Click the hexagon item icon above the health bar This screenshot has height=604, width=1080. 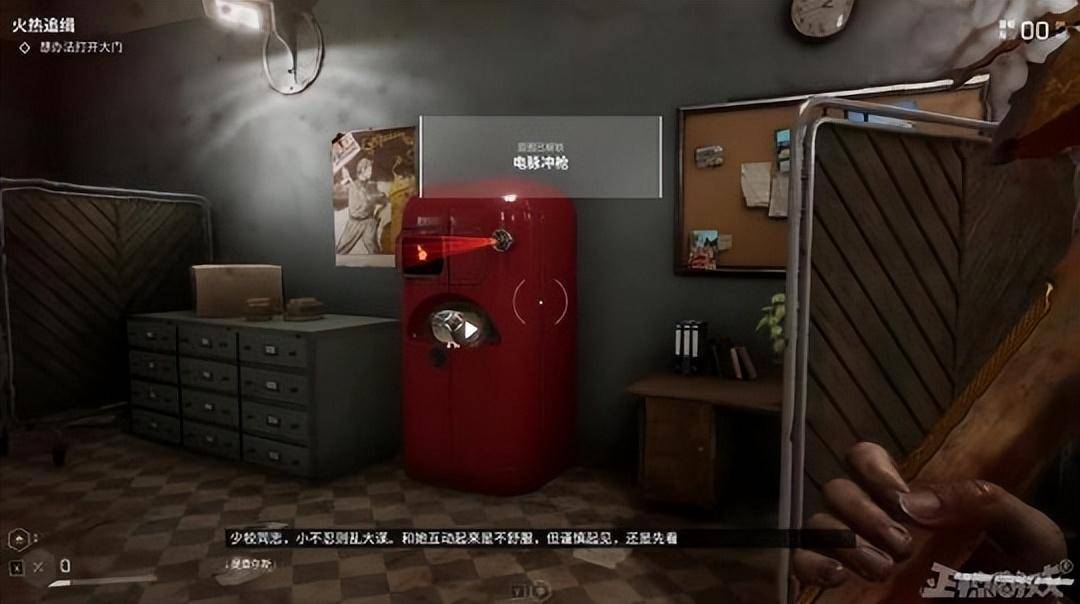point(17,538)
